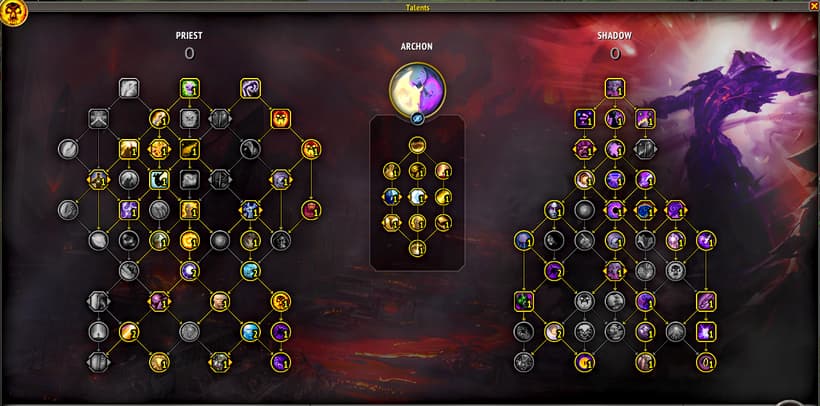Select the topmost talent in the Shadow tree
This screenshot has width=820, height=406.
coord(614,88)
